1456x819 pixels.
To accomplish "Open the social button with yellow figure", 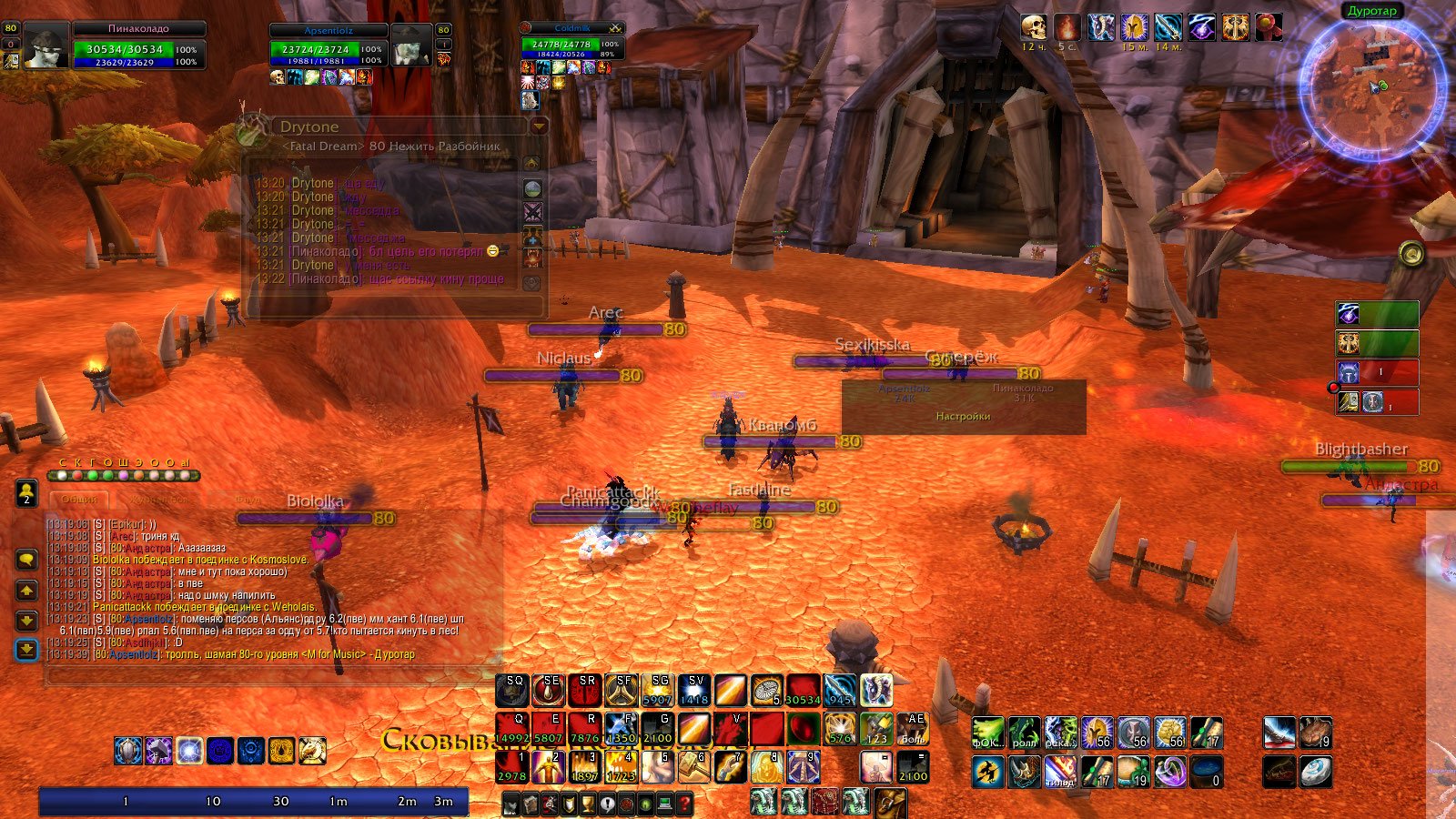I will point(26,493).
